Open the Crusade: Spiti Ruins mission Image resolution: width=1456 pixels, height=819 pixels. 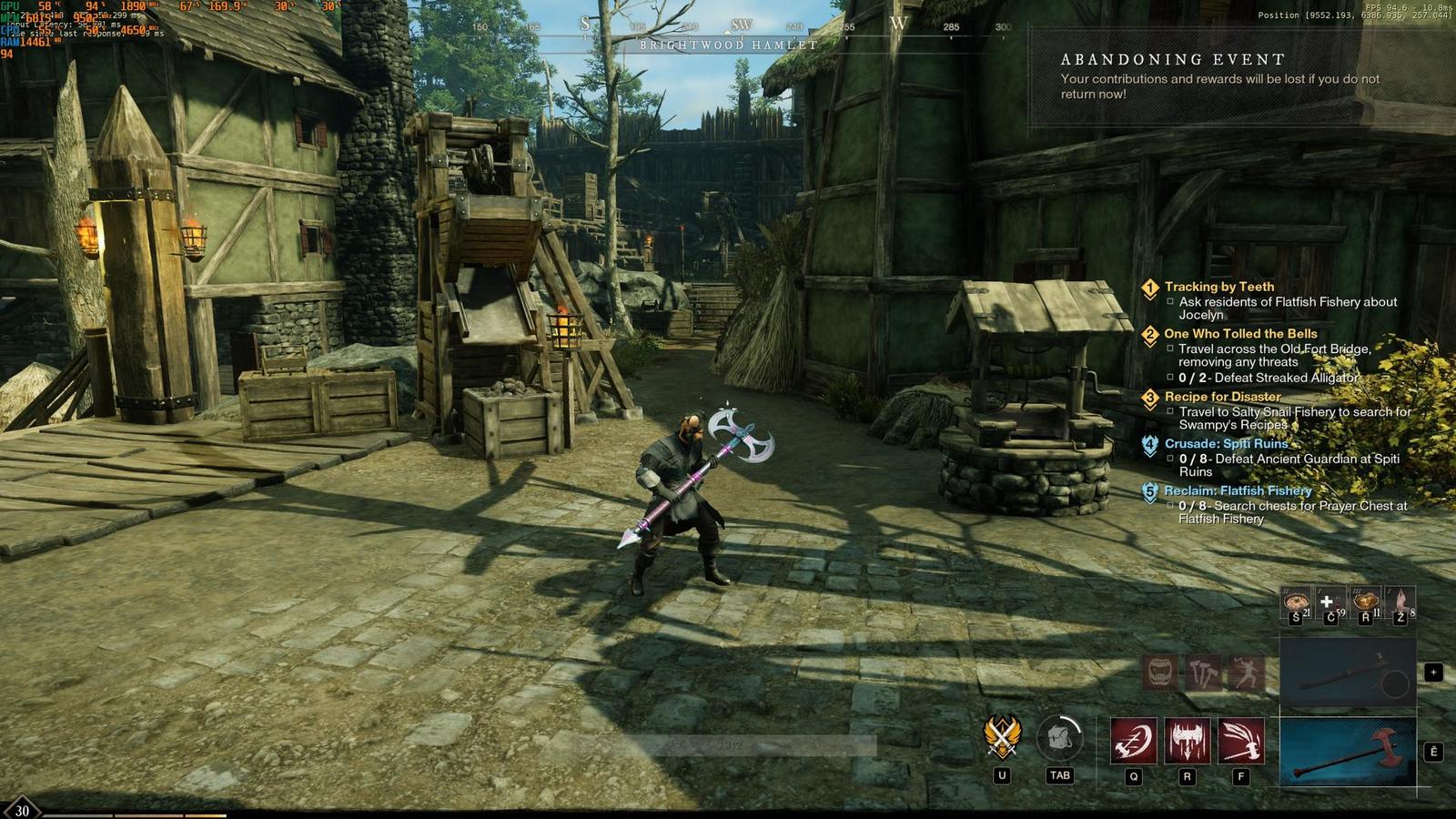[x=1226, y=444]
